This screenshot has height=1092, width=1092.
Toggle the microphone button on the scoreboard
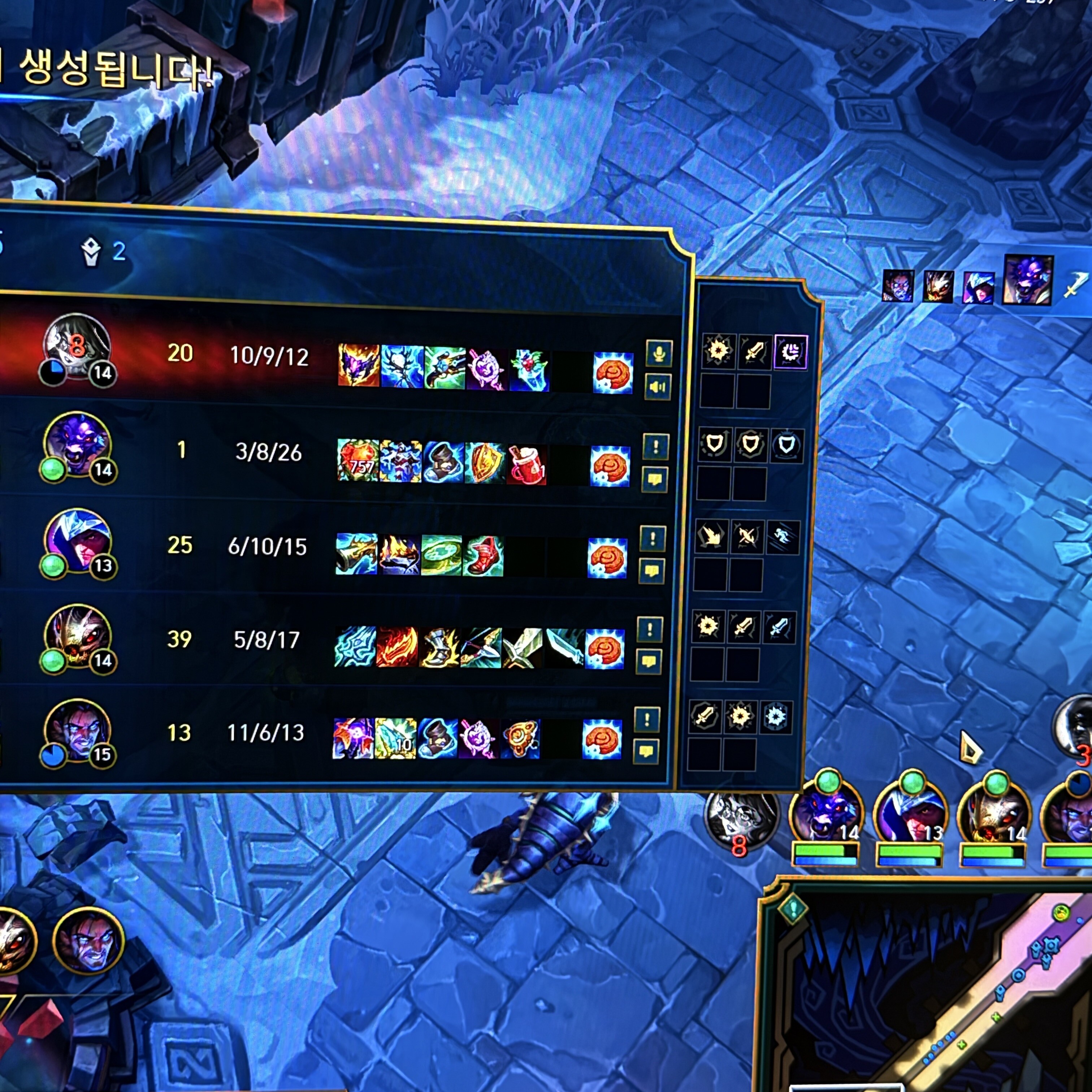click(658, 354)
